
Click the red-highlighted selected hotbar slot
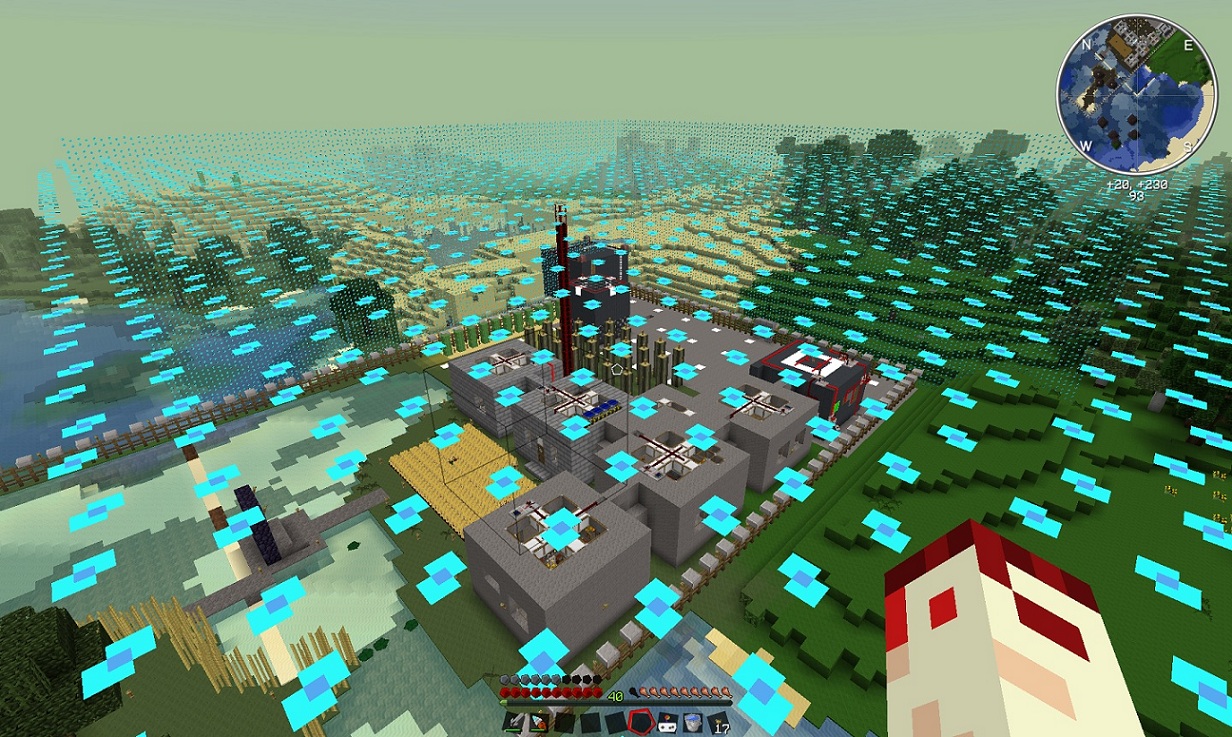point(640,721)
